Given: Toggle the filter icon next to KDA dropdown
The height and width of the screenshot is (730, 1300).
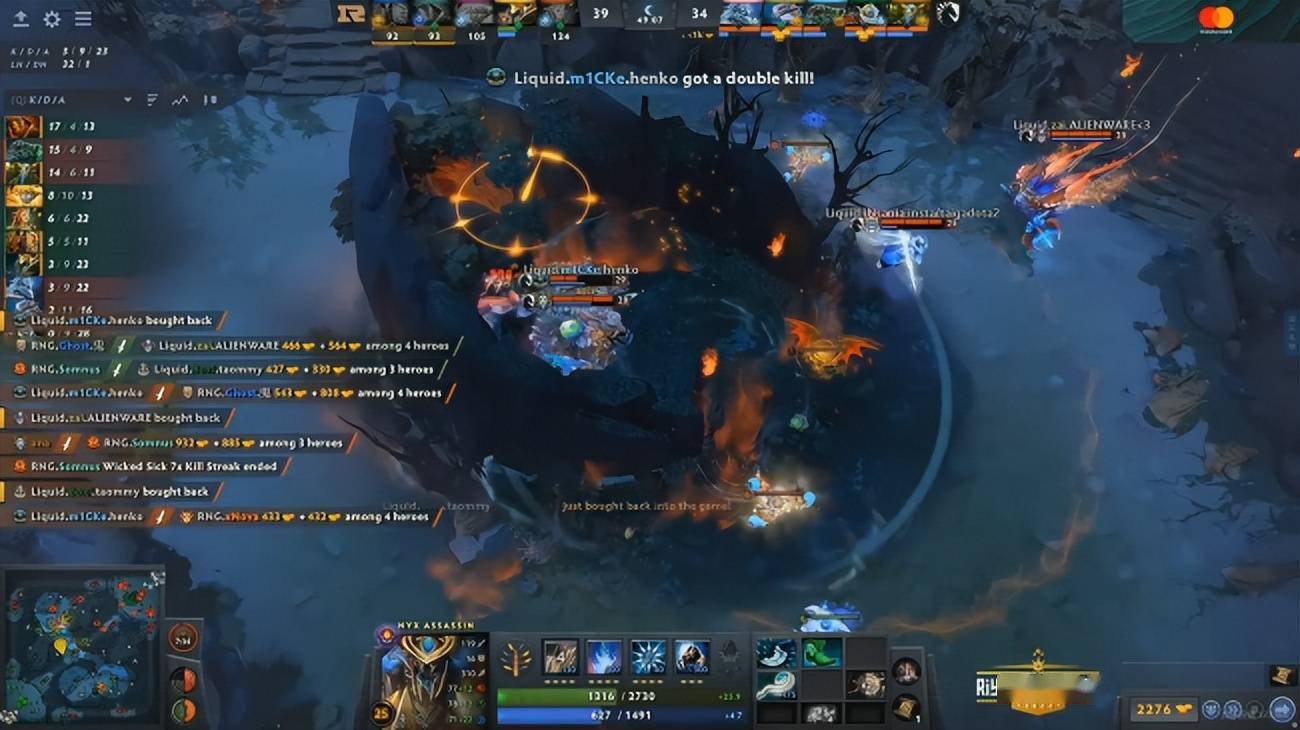Looking at the screenshot, I should coord(152,99).
